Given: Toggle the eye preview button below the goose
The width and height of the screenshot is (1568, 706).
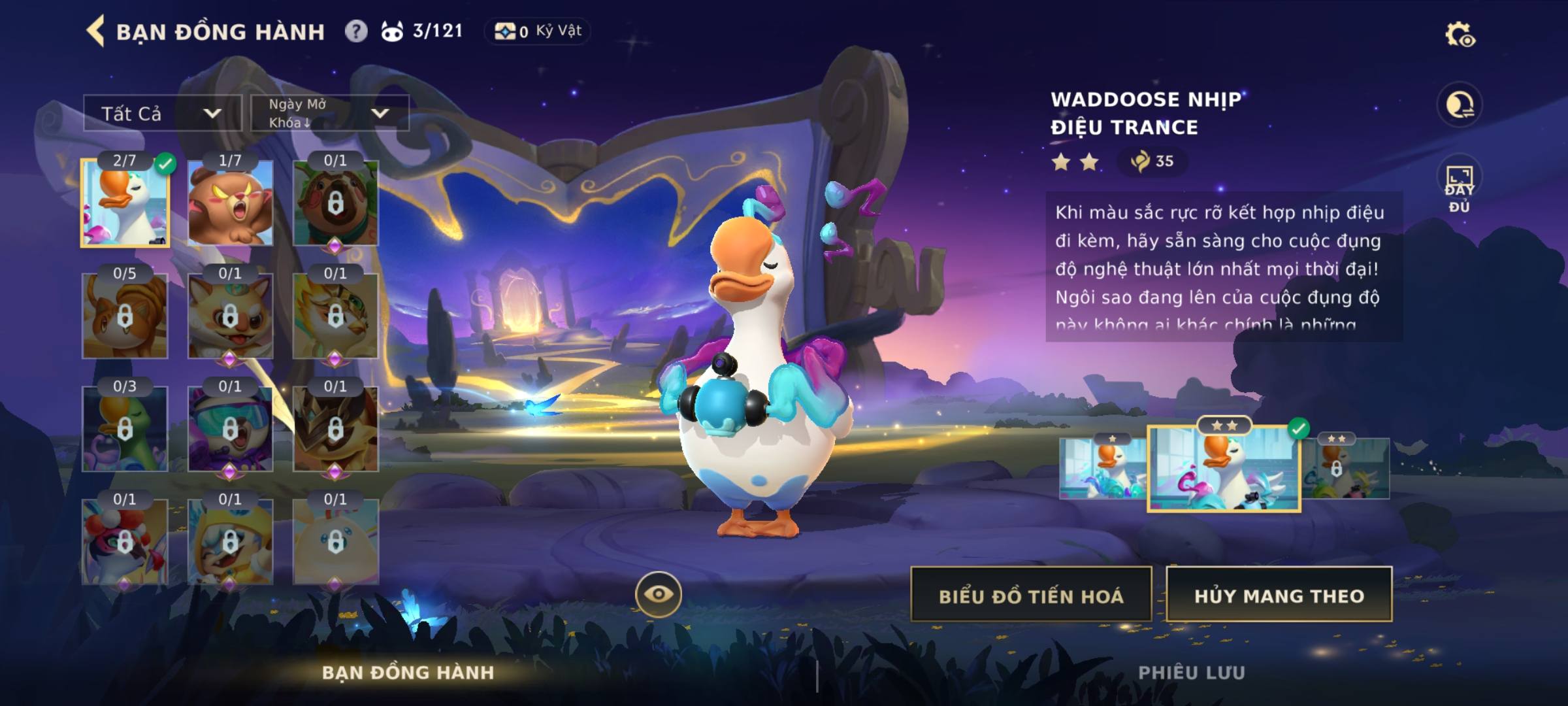Looking at the screenshot, I should [658, 594].
